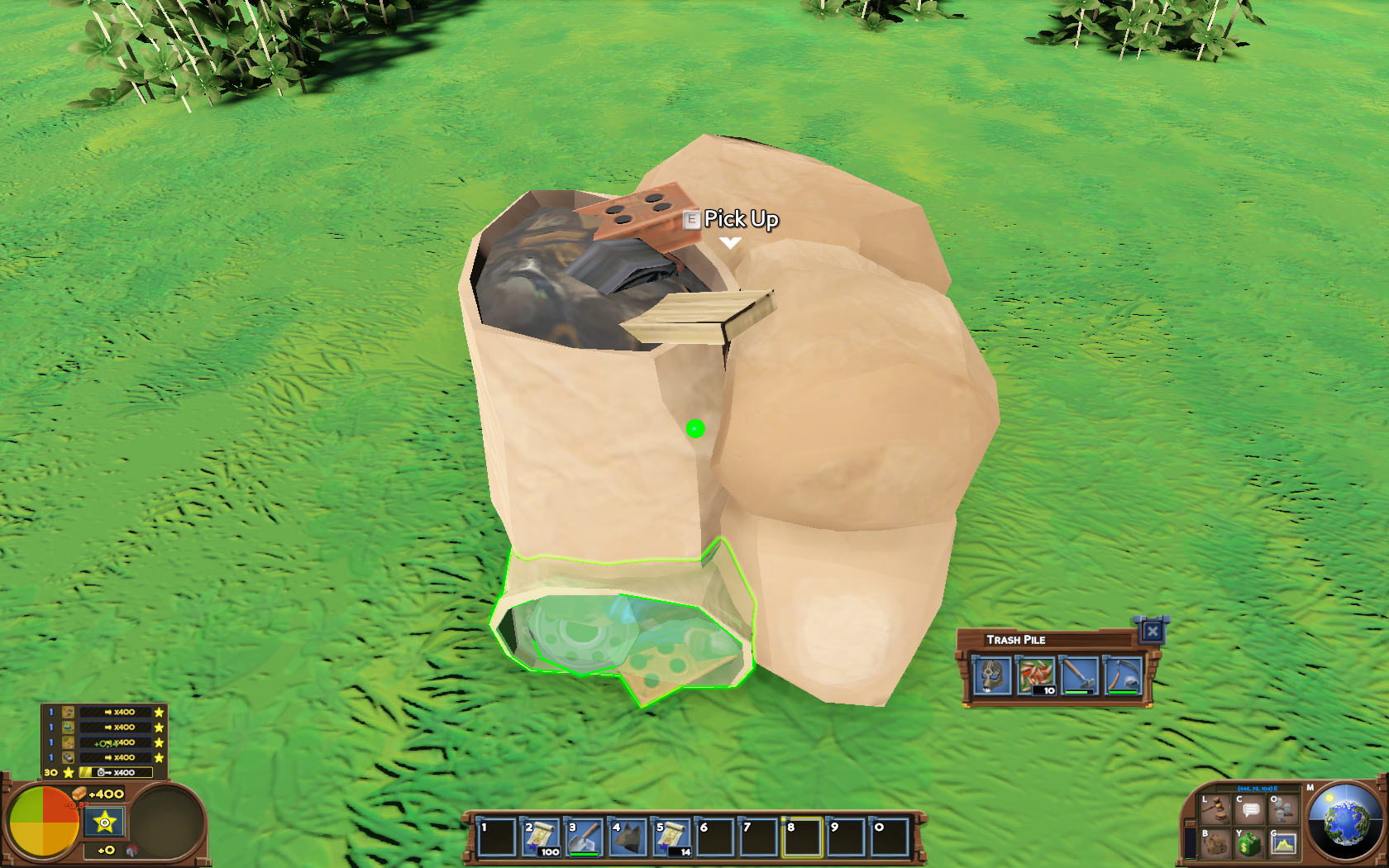Viewport: 1389px width, 868px height.
Task: Open the chat speech bubble icon
Action: (x=1249, y=808)
